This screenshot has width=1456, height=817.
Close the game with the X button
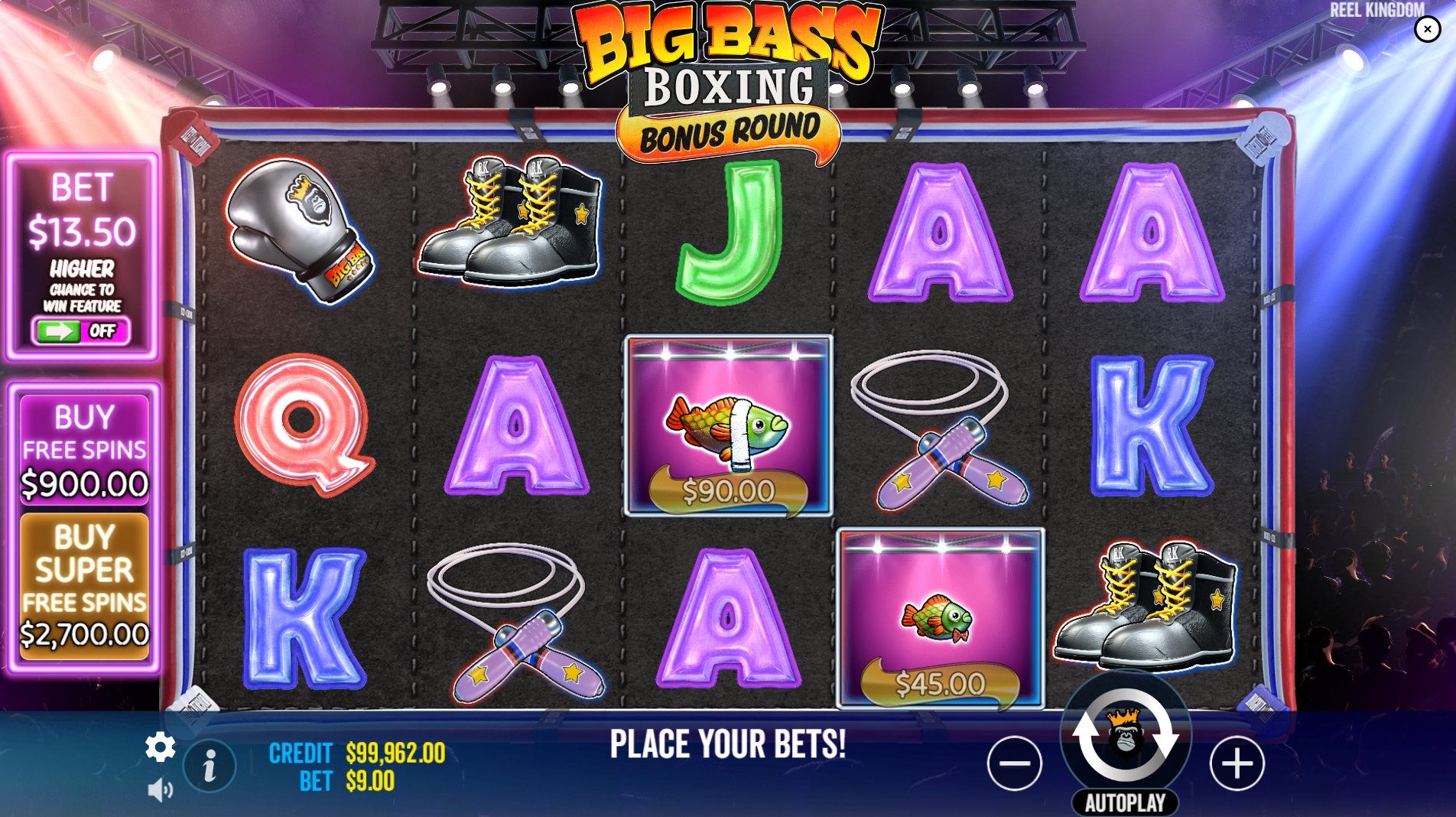(1426, 29)
